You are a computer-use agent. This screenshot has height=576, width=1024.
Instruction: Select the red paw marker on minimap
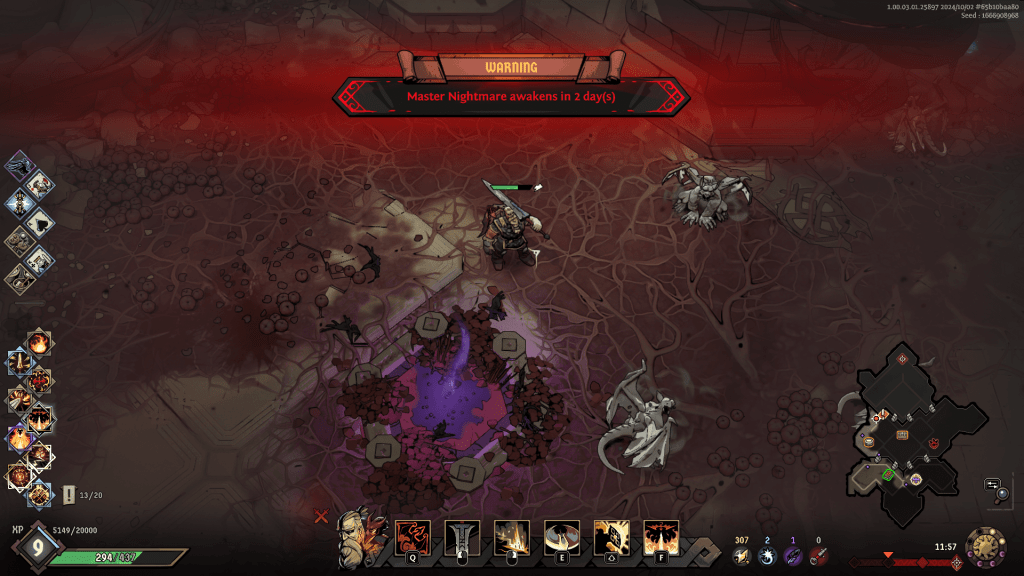(x=933, y=442)
